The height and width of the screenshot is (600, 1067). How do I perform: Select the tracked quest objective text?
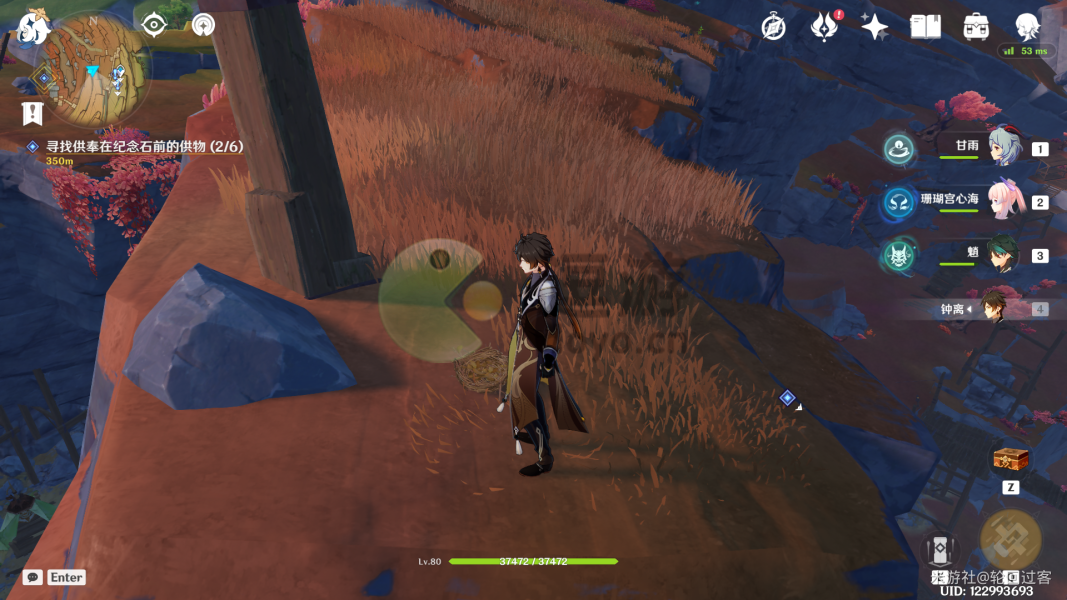pyautogui.click(x=144, y=146)
